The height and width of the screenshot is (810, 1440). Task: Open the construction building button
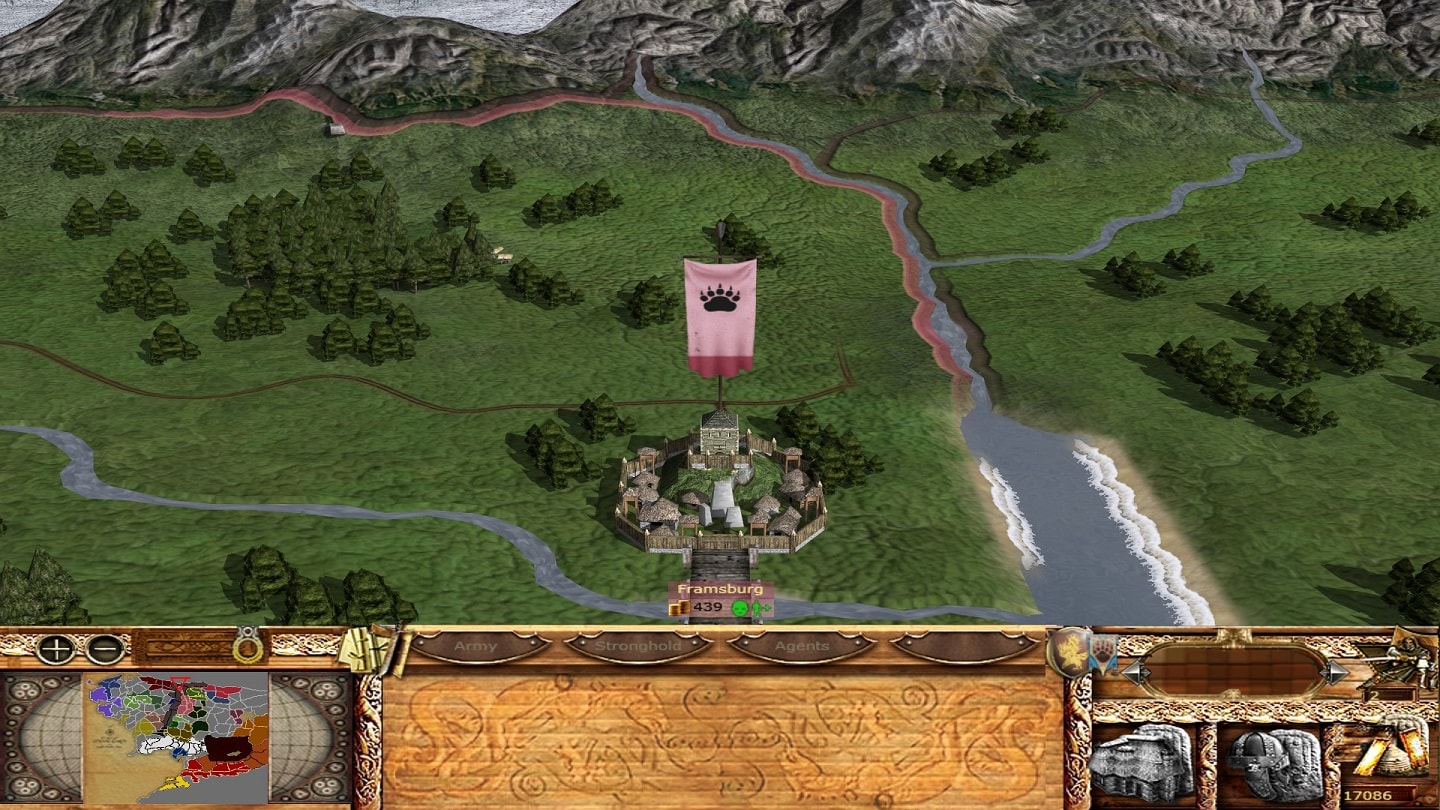[x=1140, y=763]
